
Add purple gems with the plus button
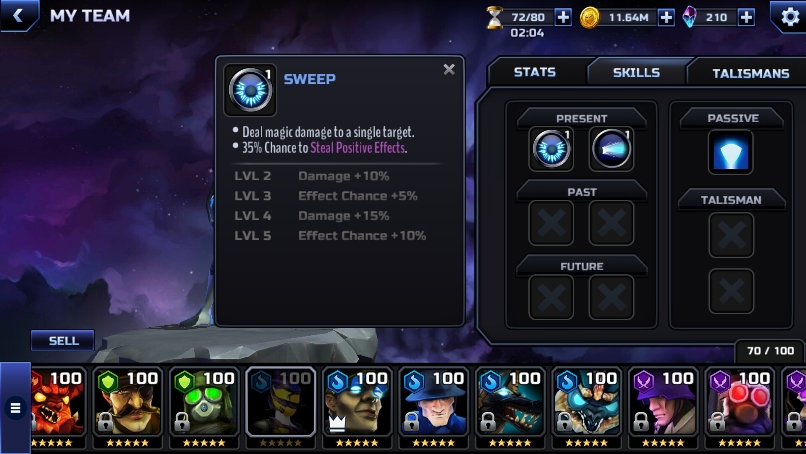pos(746,17)
